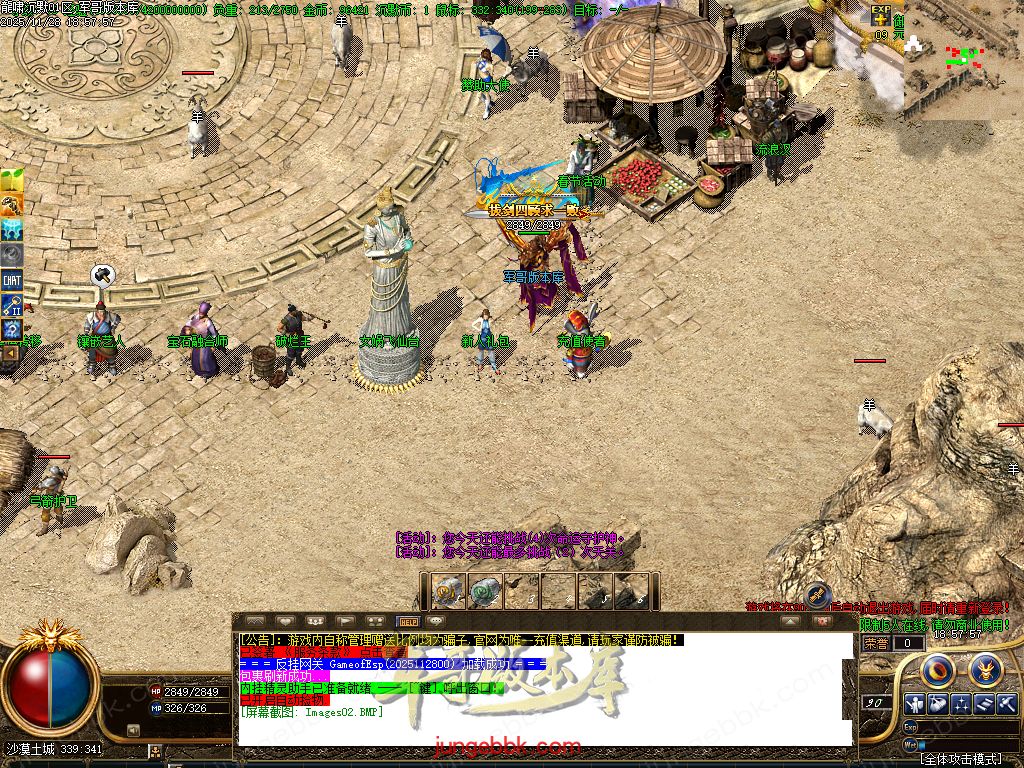This screenshot has height=768, width=1024.
Task: Open the CHAT side button
Action: coord(12,281)
